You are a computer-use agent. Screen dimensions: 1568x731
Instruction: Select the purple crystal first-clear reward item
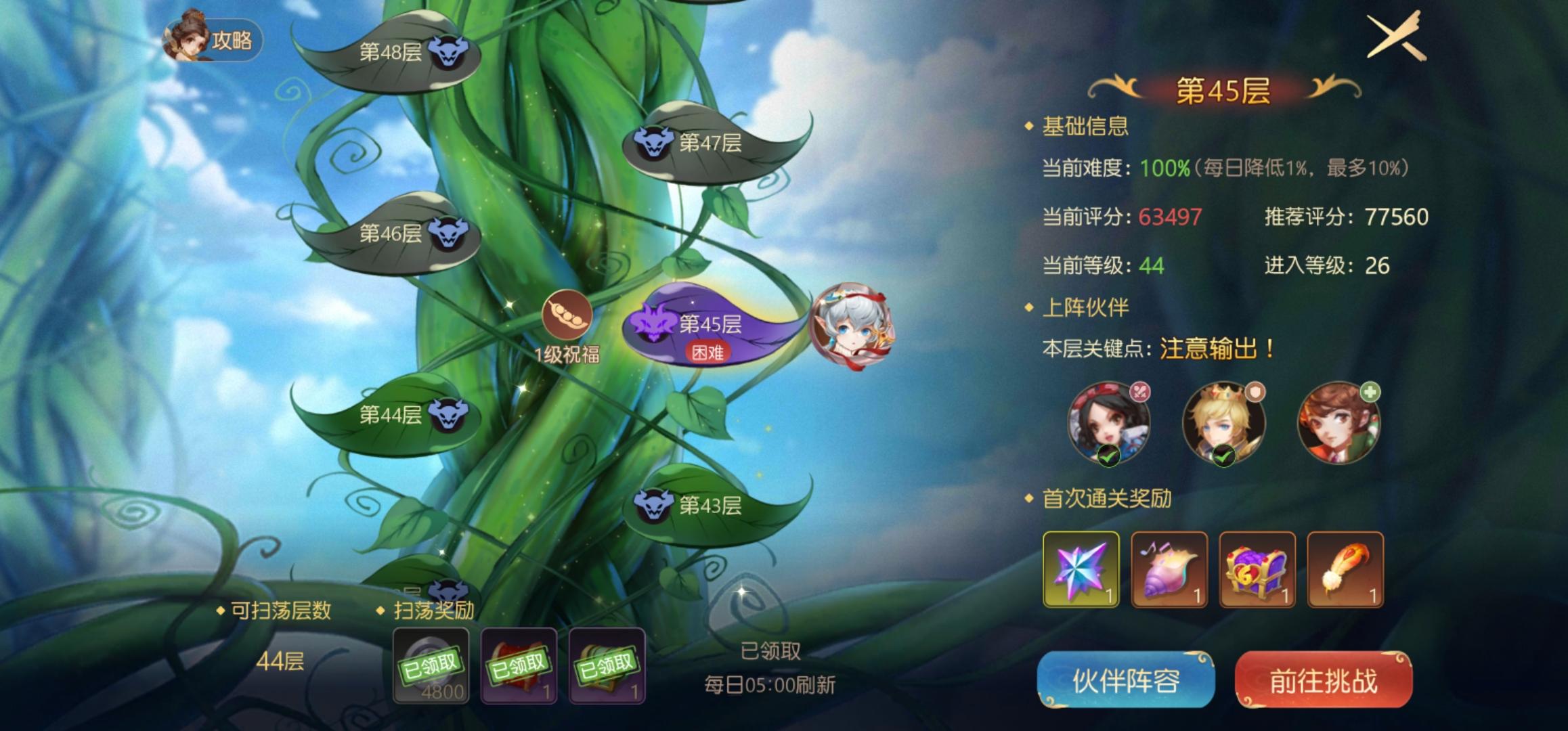pos(1081,571)
